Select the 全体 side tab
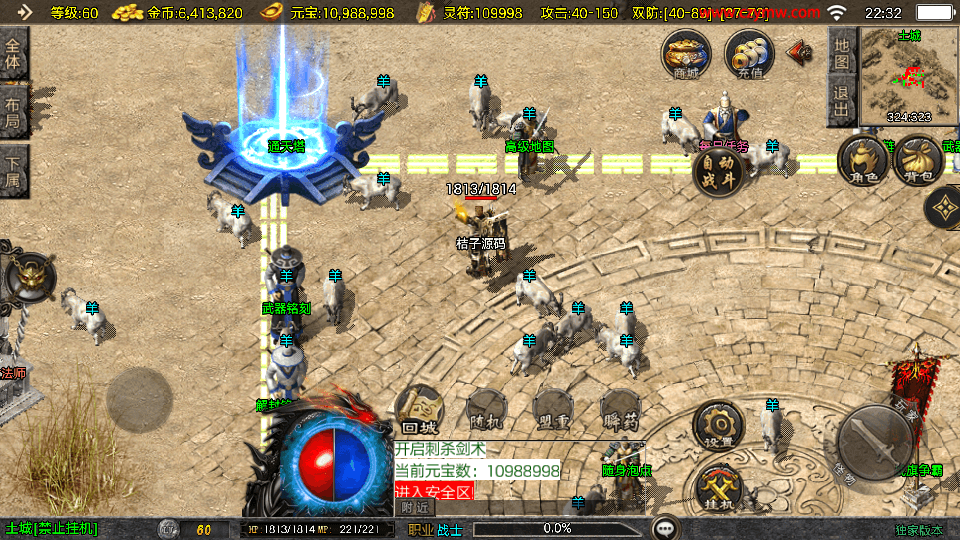This screenshot has width=960, height=540. [14, 52]
